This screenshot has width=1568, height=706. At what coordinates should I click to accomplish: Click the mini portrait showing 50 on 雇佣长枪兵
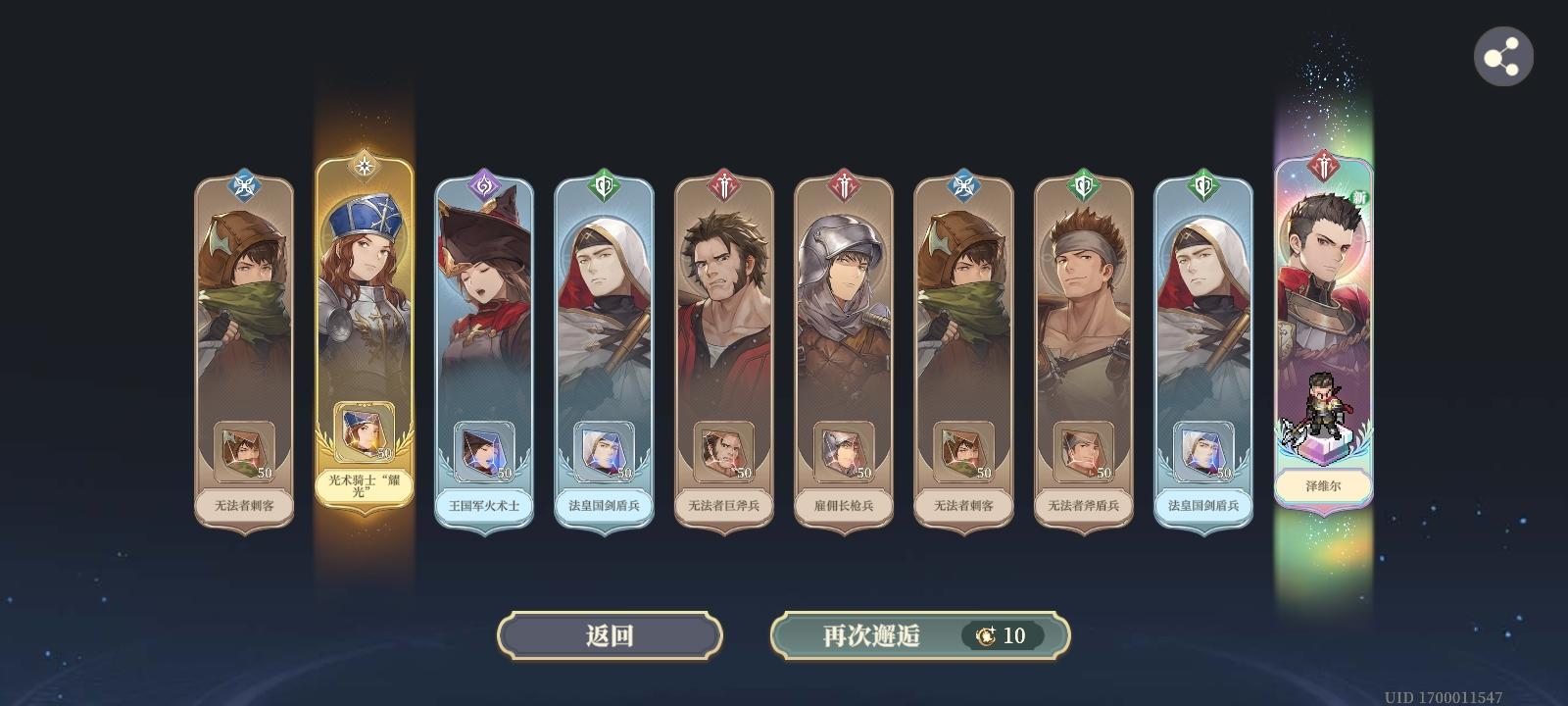[x=845, y=449]
